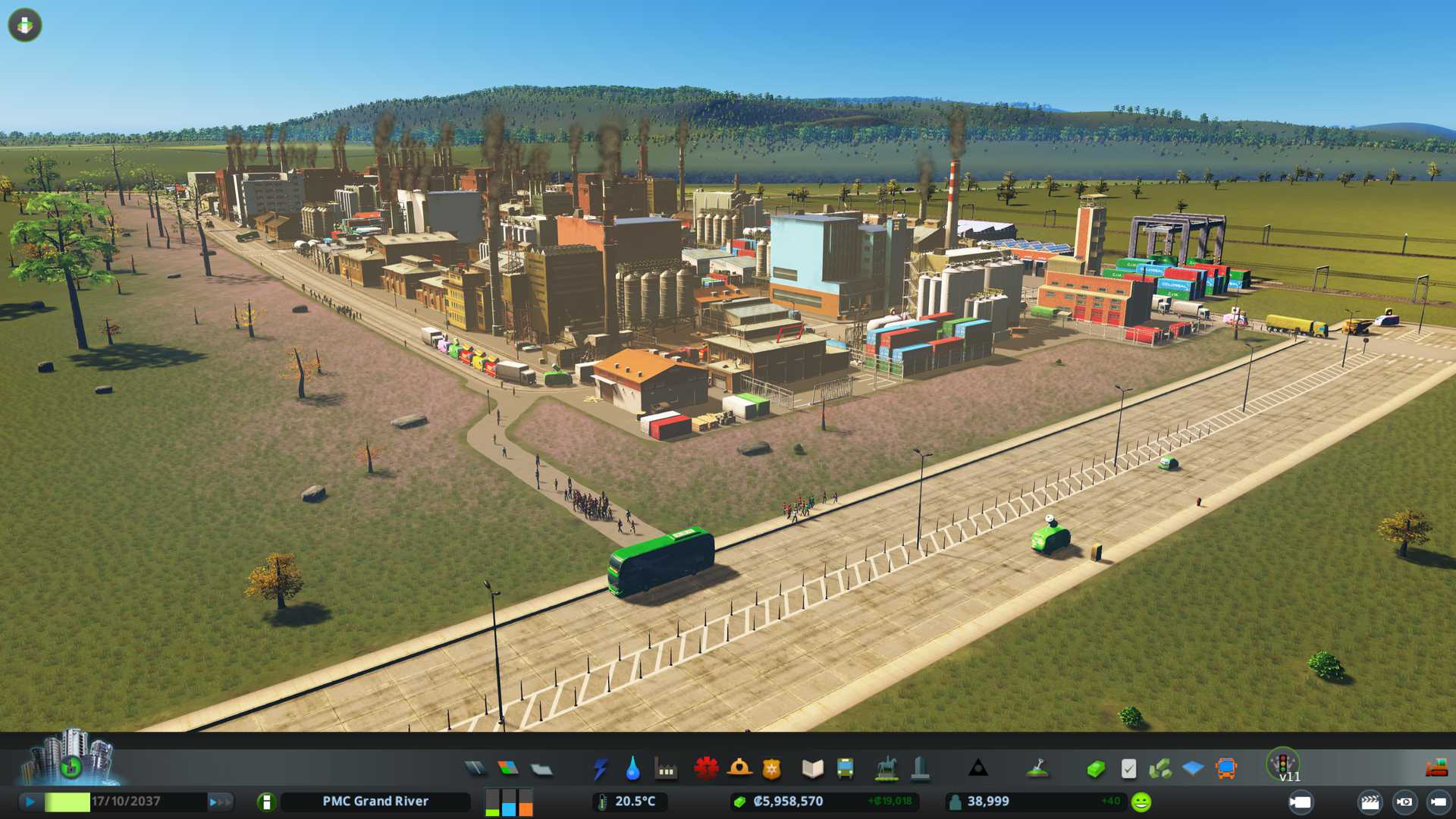Open the city Policies panel
1456x819 pixels.
point(1128,769)
